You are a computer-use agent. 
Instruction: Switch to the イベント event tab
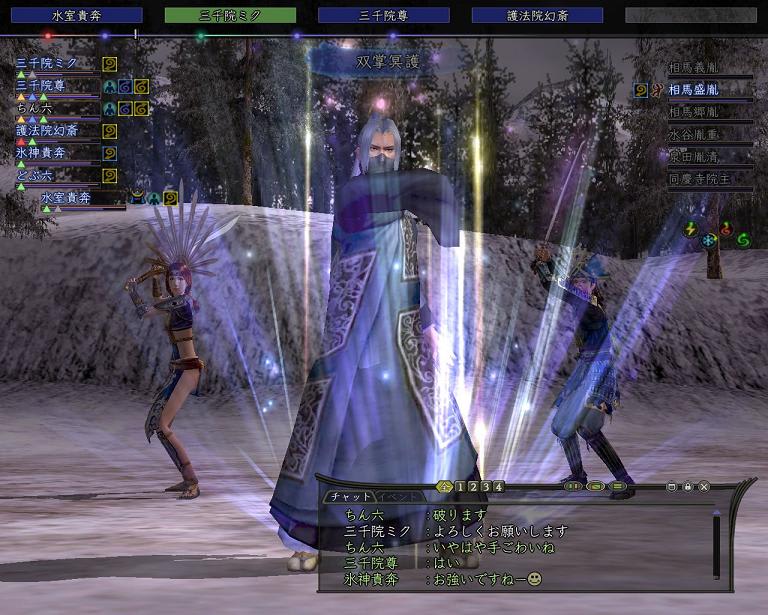coord(399,497)
